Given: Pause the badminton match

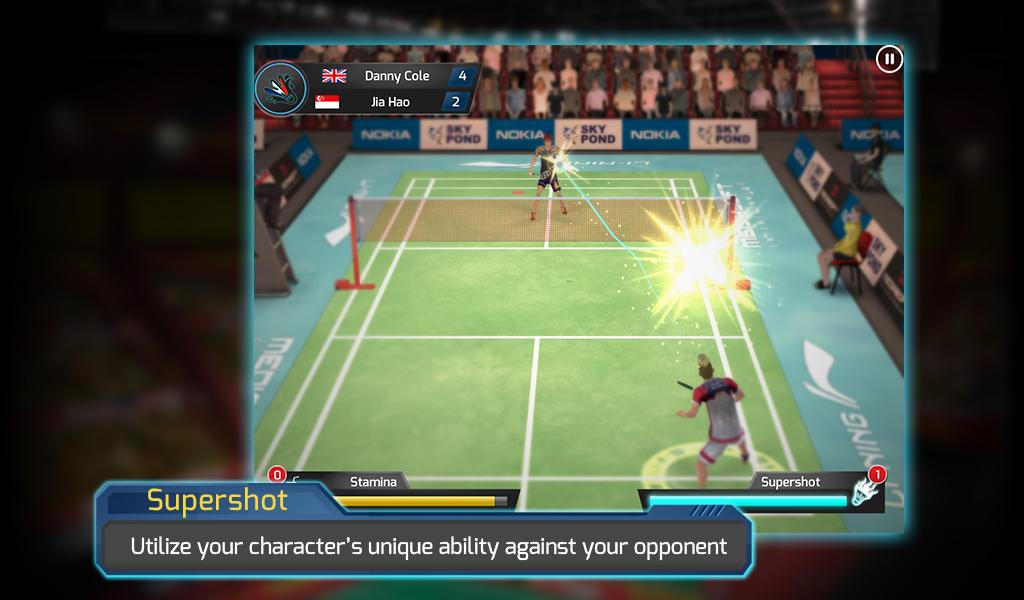Looking at the screenshot, I should pos(888,60).
